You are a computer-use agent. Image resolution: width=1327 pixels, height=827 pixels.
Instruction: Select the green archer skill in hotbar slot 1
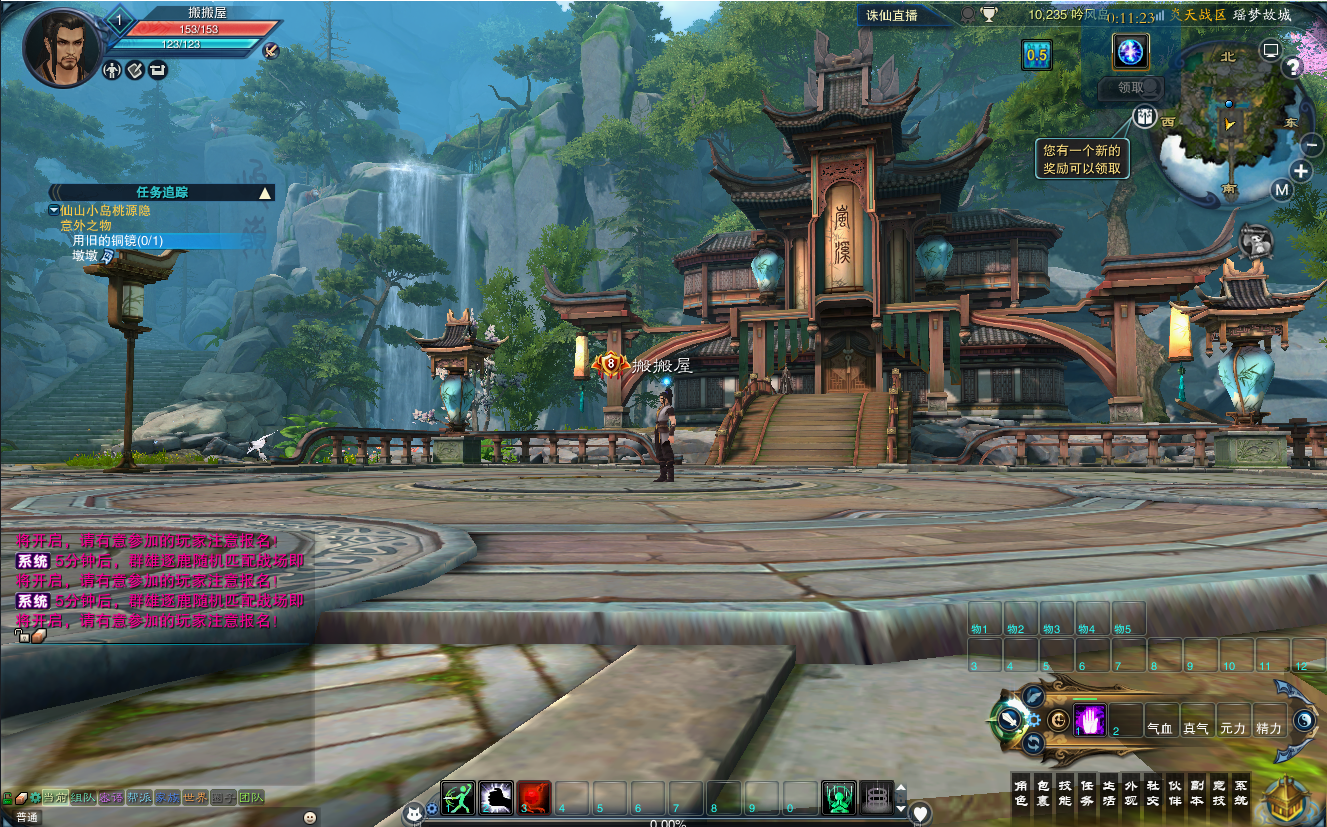coord(458,799)
